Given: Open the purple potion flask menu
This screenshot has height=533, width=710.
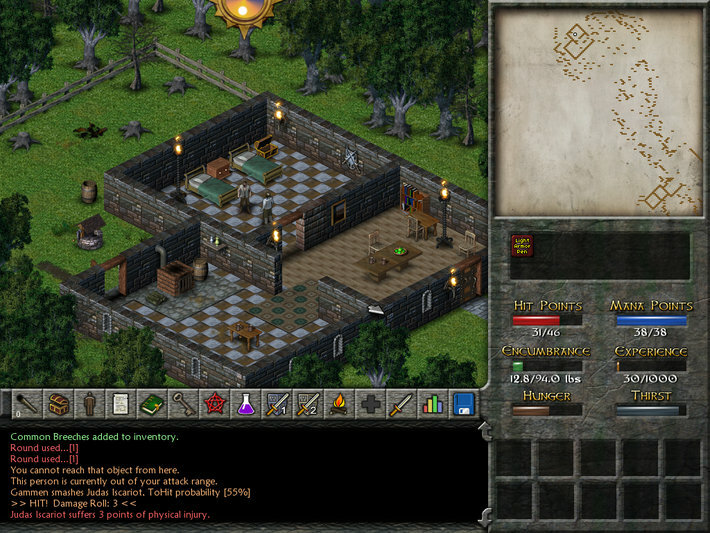Looking at the screenshot, I should click(x=245, y=404).
